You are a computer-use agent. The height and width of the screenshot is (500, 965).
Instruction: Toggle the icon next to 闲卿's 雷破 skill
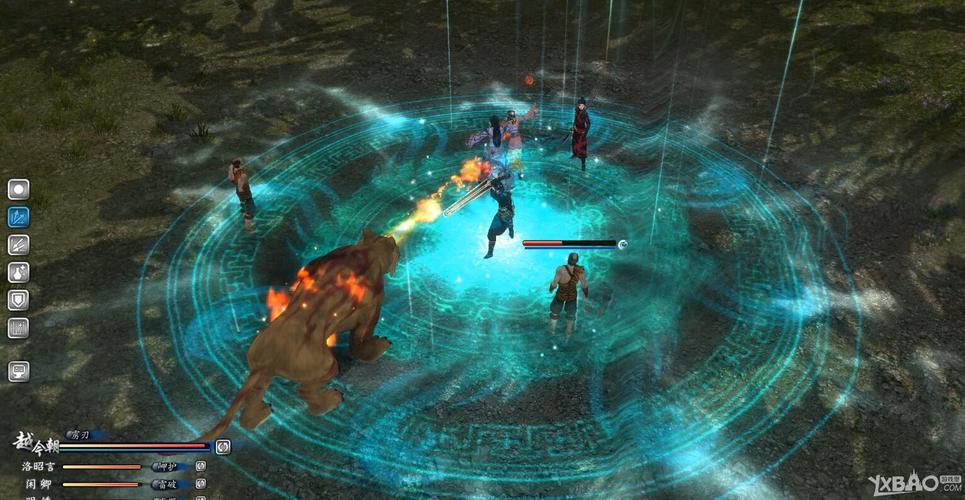click(200, 484)
